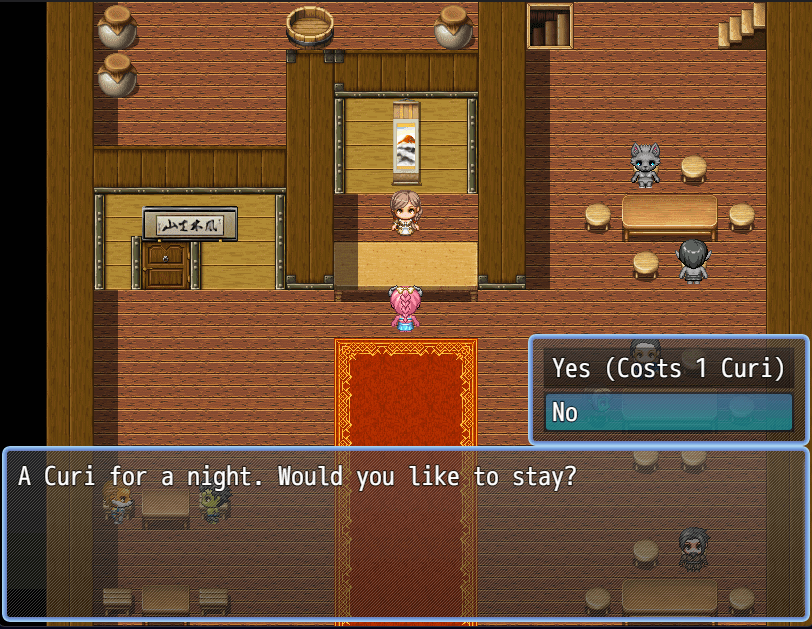Advance the innkeeper's dialogue message box
This screenshot has height=629, width=812.
coord(405,534)
